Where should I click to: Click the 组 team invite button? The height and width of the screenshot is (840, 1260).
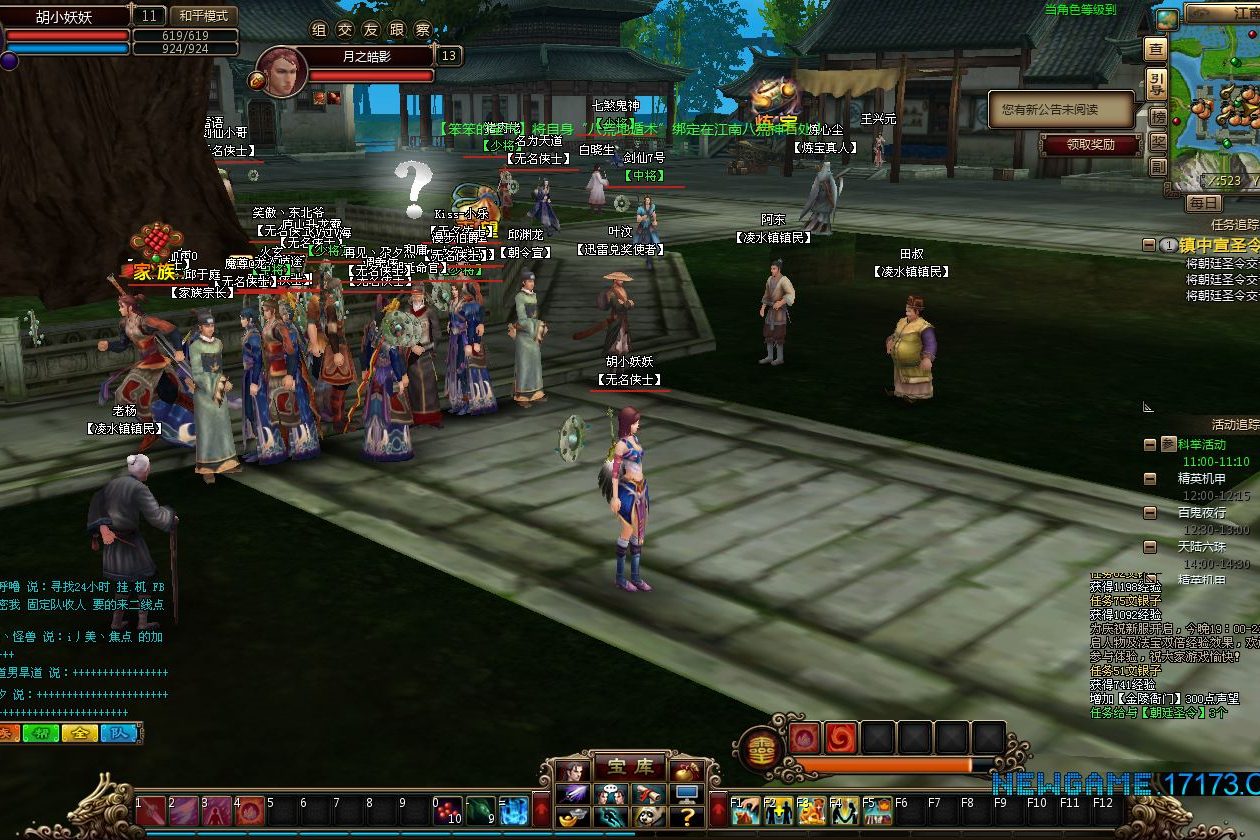[x=318, y=30]
